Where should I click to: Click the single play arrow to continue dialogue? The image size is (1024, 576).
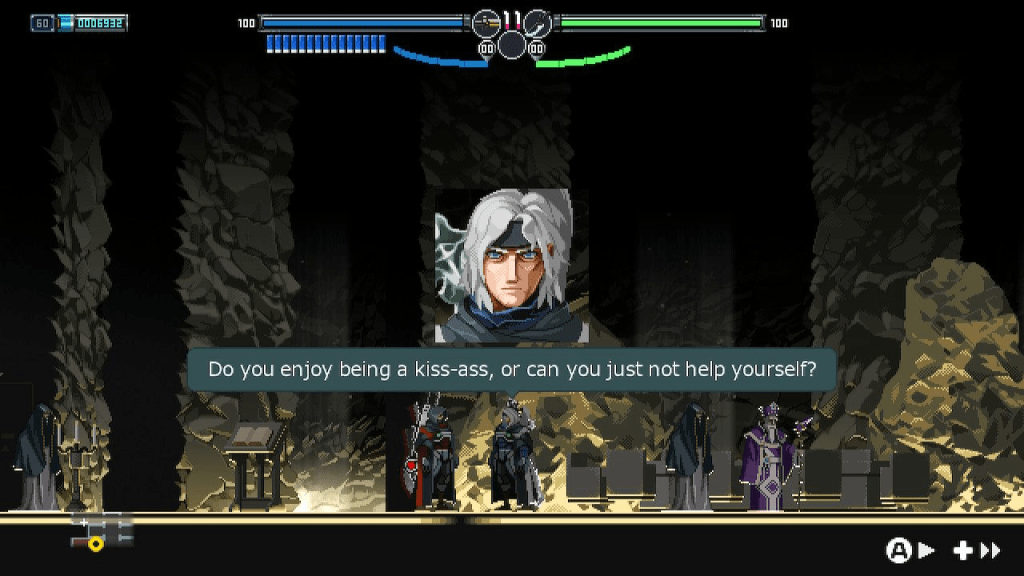[x=926, y=550]
